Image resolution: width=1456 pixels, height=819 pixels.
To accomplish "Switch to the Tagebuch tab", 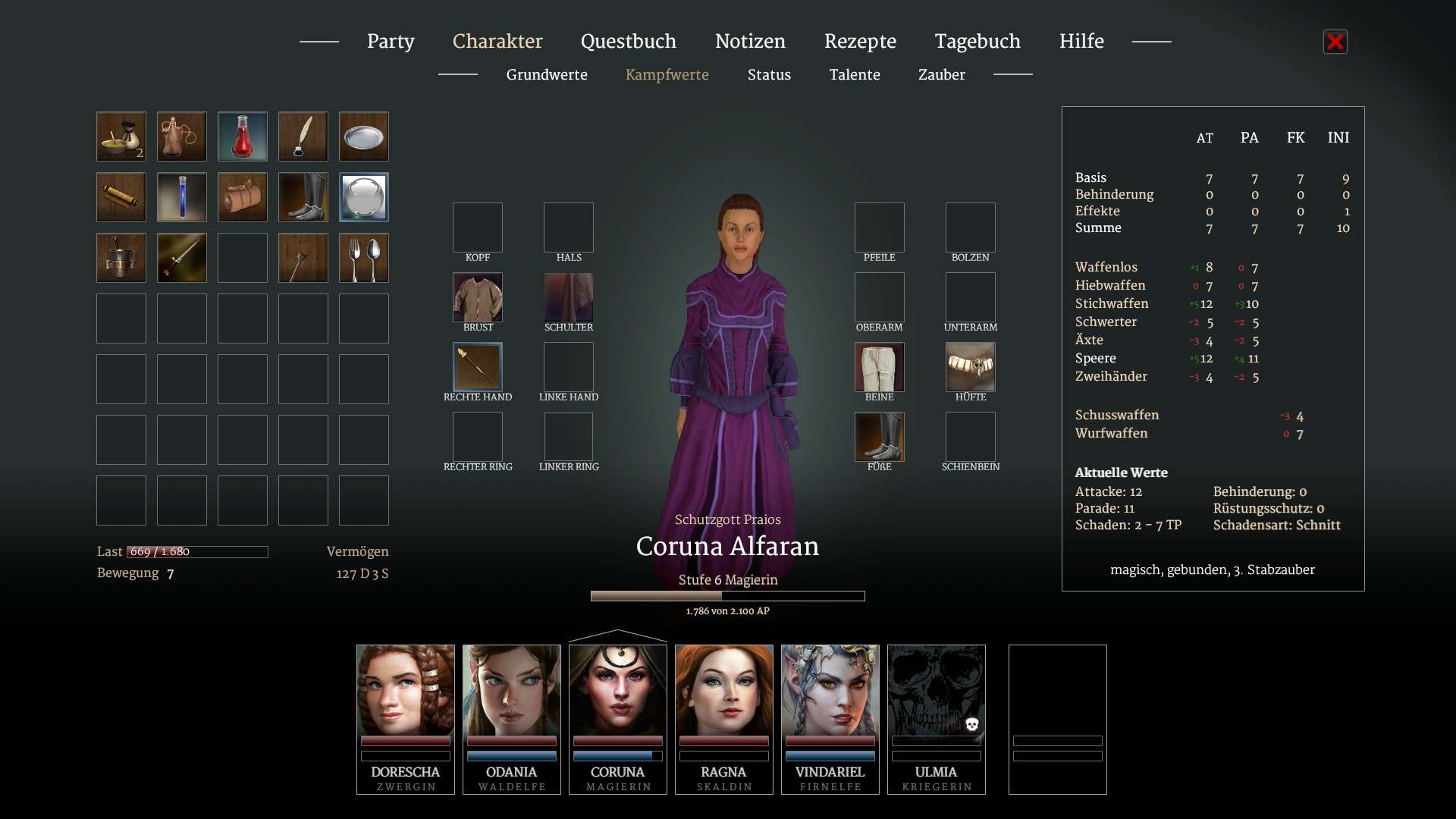I will (x=977, y=41).
